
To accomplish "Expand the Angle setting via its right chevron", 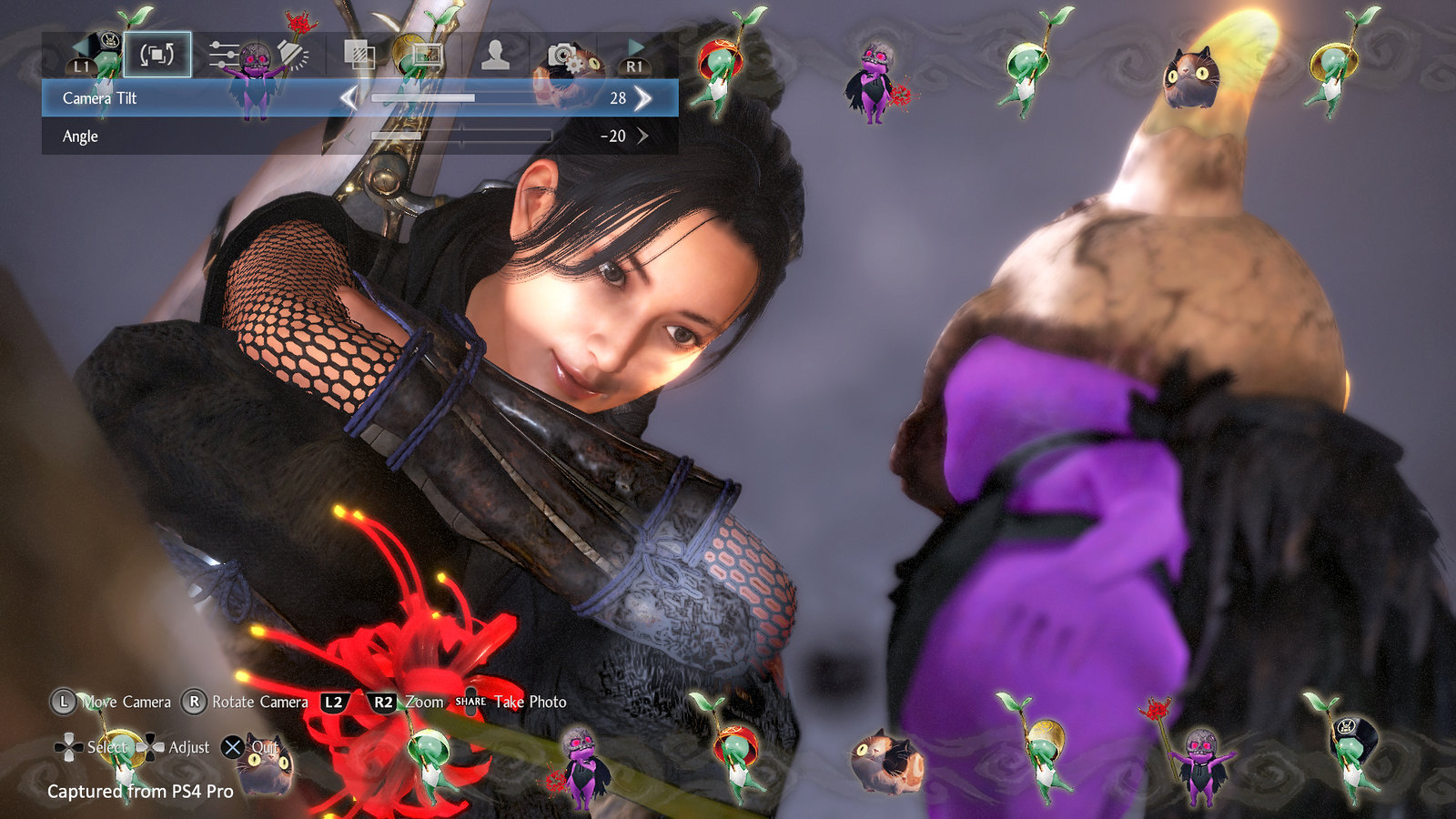I will 646,136.
